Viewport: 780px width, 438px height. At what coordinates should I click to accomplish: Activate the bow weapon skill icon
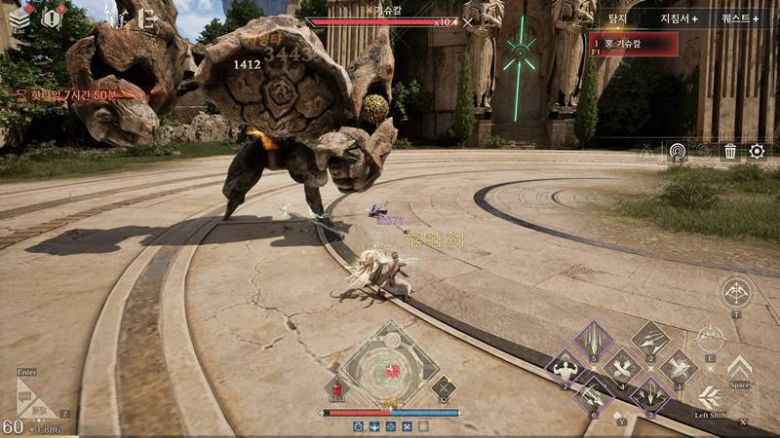[x=735, y=292]
